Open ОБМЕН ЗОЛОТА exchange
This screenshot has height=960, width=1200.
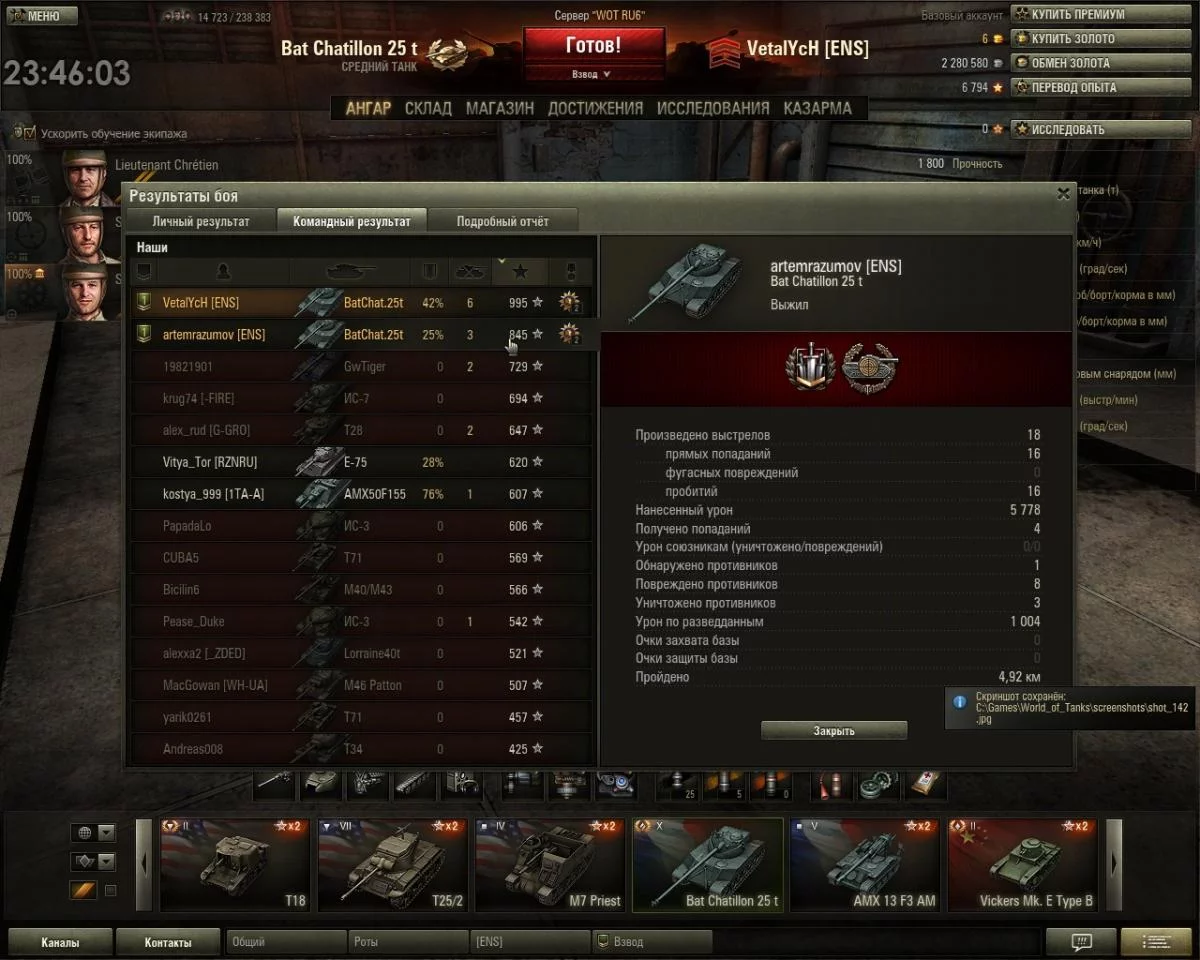[x=1070, y=63]
